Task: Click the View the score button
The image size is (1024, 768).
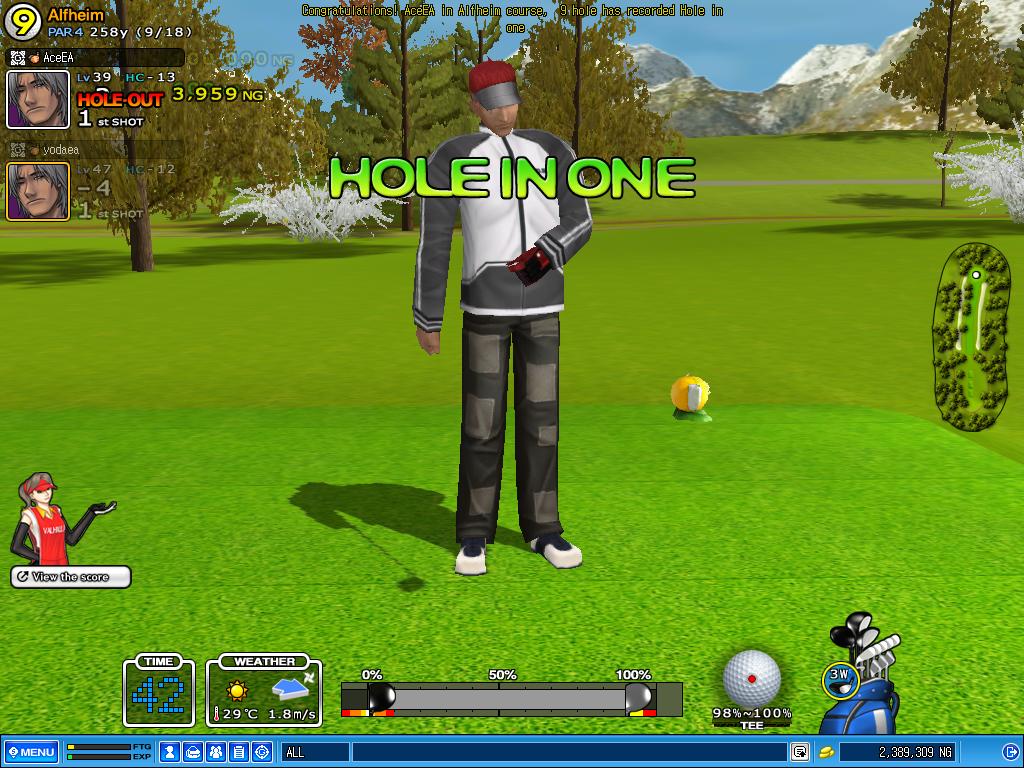Action: tap(71, 577)
